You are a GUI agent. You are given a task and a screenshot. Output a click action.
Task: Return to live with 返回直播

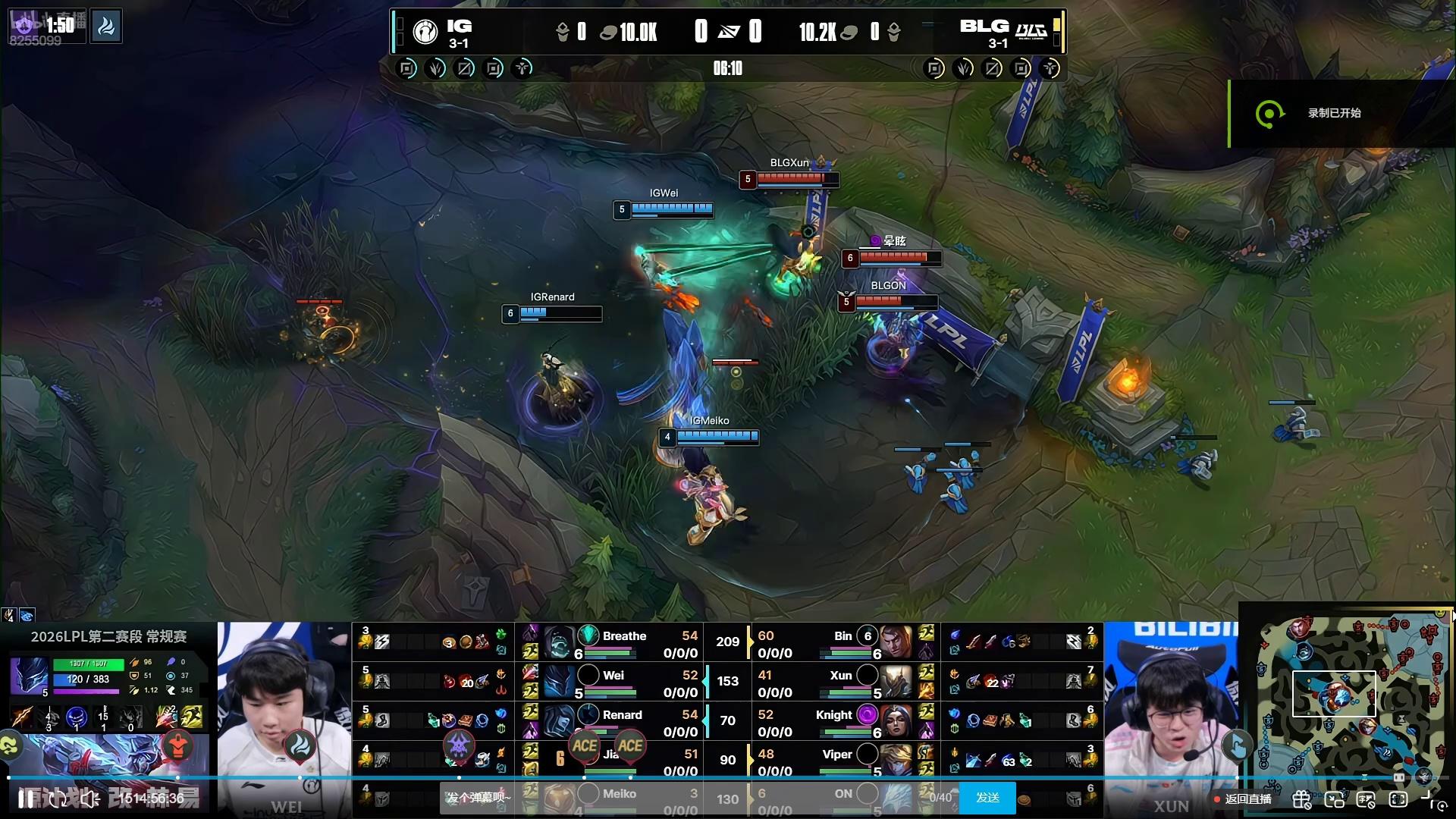click(x=1244, y=799)
